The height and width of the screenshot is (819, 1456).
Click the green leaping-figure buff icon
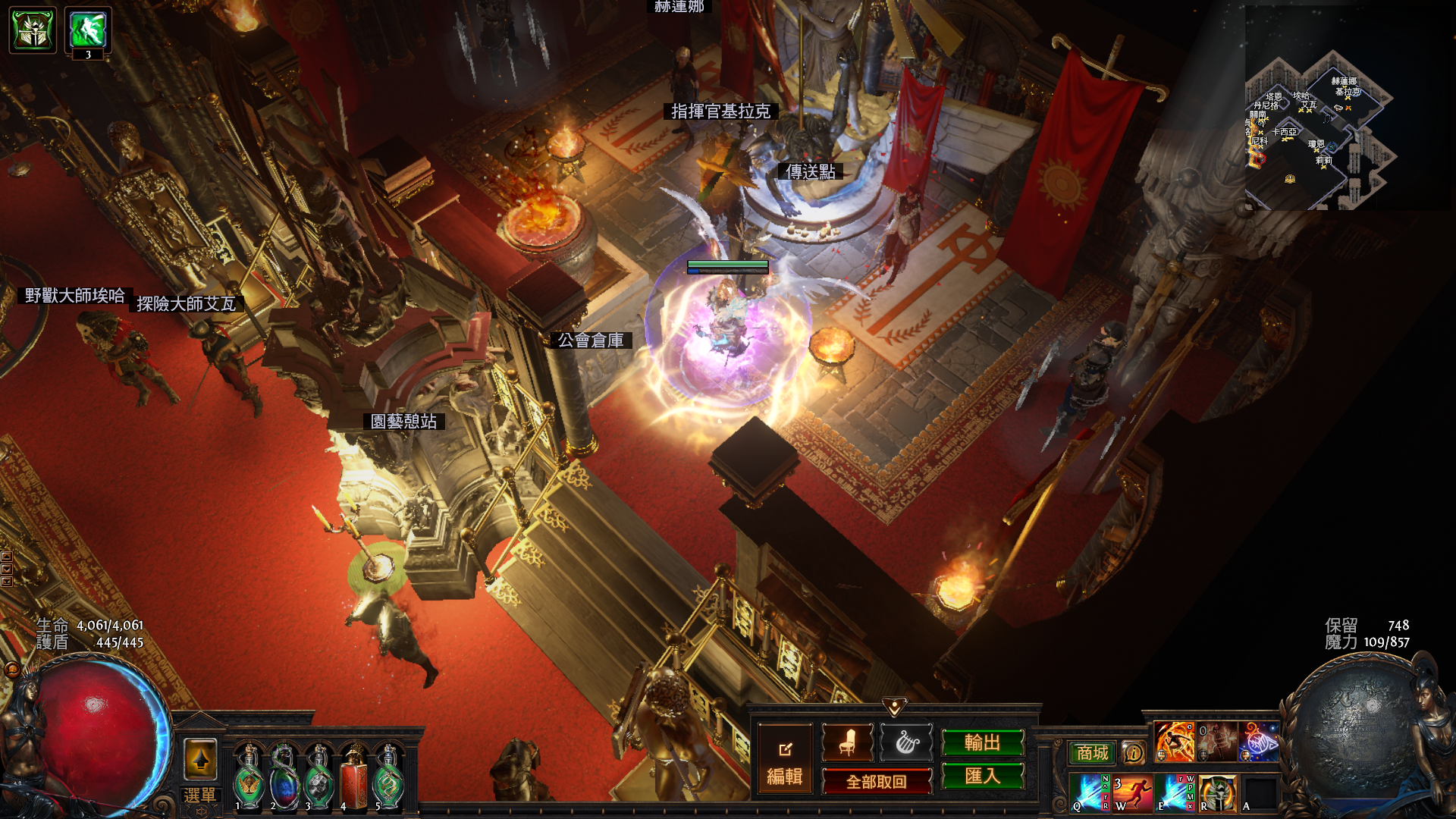(x=88, y=30)
